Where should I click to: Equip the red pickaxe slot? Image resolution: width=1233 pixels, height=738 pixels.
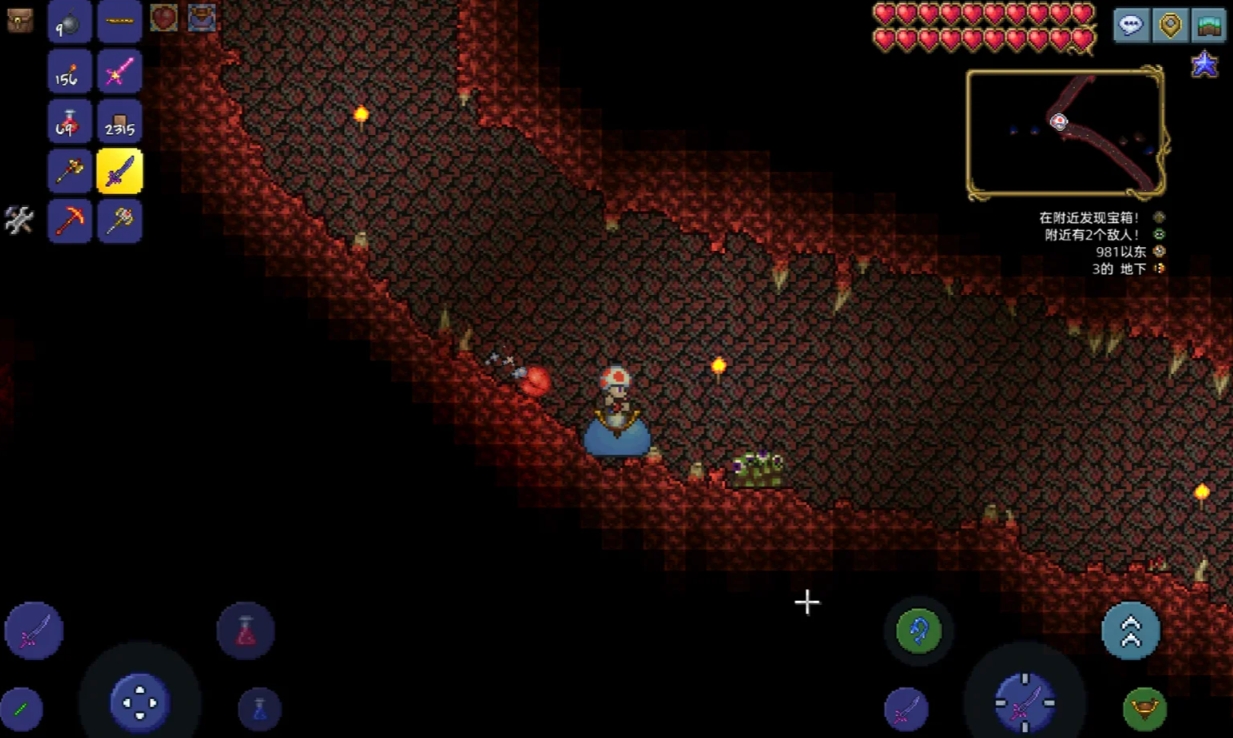pyautogui.click(x=70, y=220)
